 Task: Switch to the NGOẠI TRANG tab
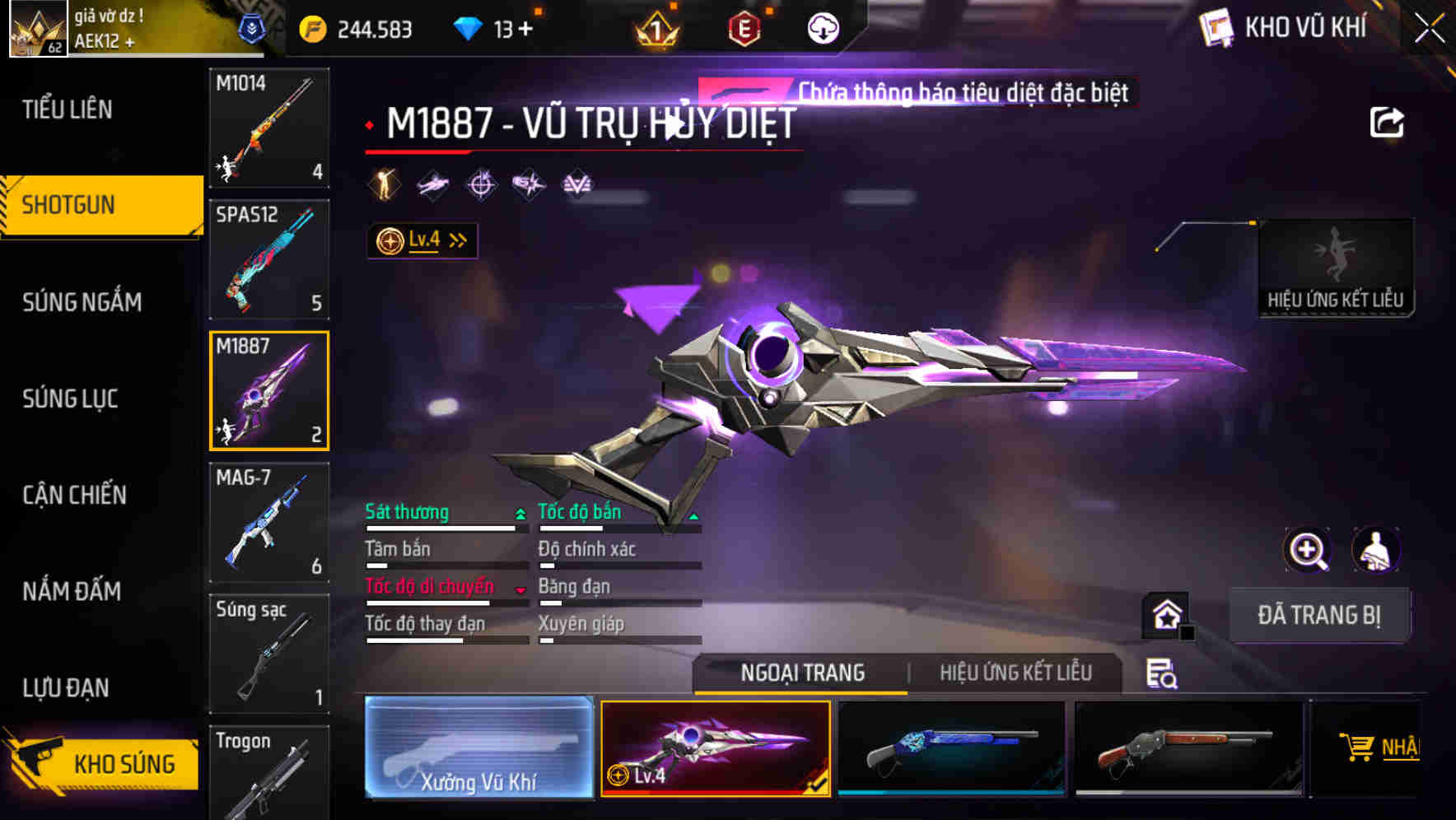pyautogui.click(x=801, y=673)
